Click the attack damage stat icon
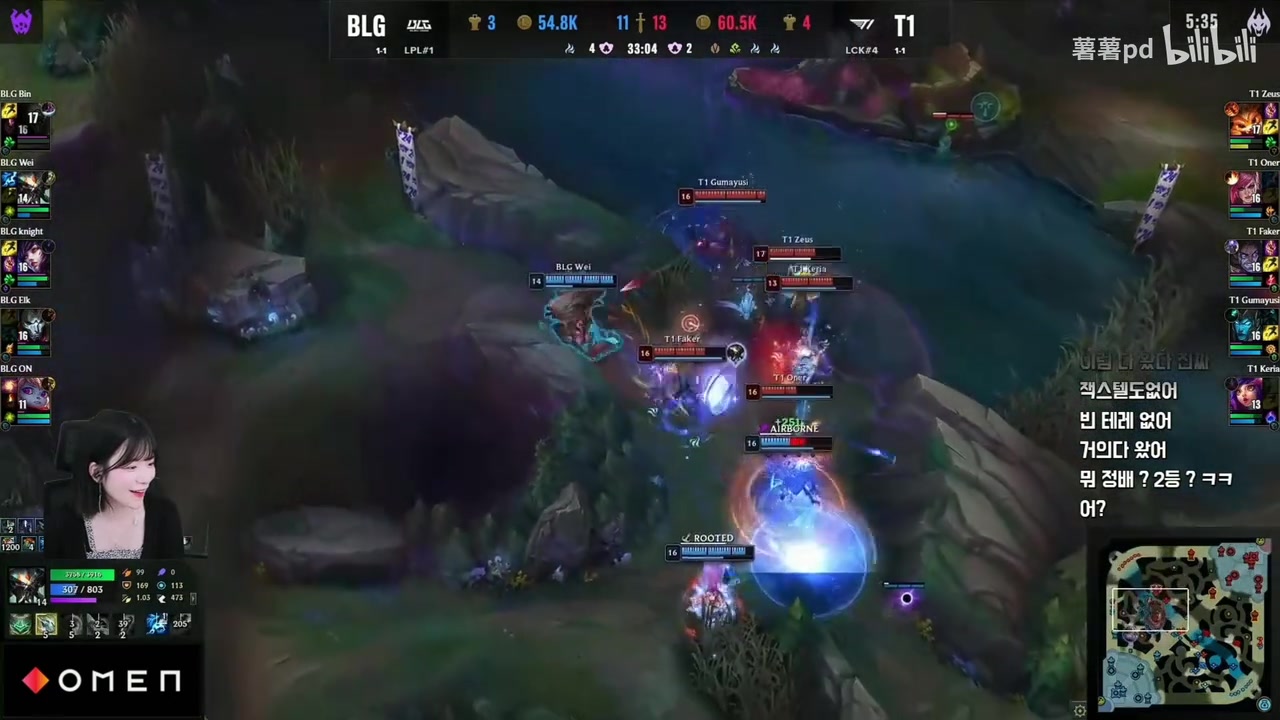Image resolution: width=1280 pixels, height=720 pixels. pyautogui.click(x=127, y=572)
